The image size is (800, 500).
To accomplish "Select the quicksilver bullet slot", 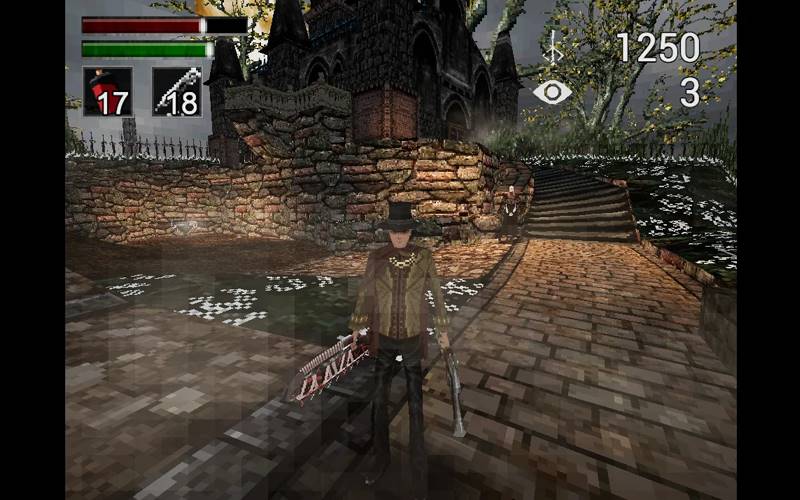I will pos(176,92).
